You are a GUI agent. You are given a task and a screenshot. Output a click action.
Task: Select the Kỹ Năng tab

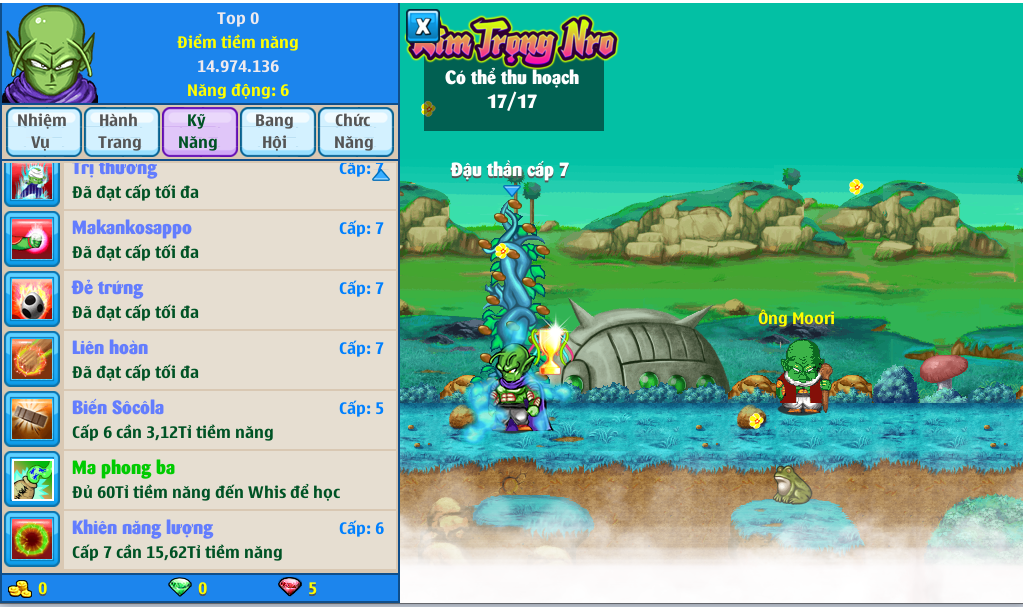pos(199,131)
